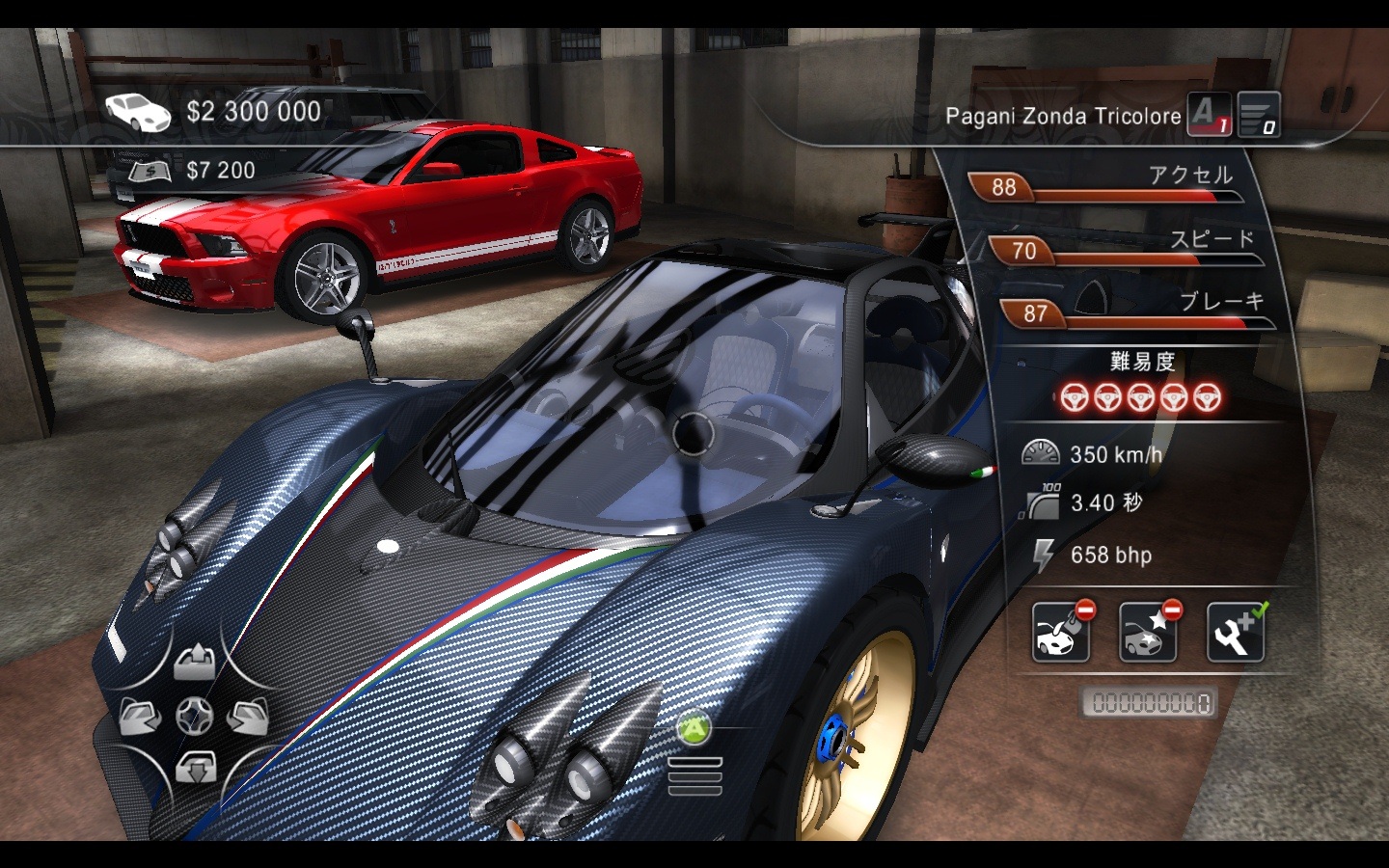Select the car sticker star icon
The width and height of the screenshot is (1389, 868).
click(1148, 633)
